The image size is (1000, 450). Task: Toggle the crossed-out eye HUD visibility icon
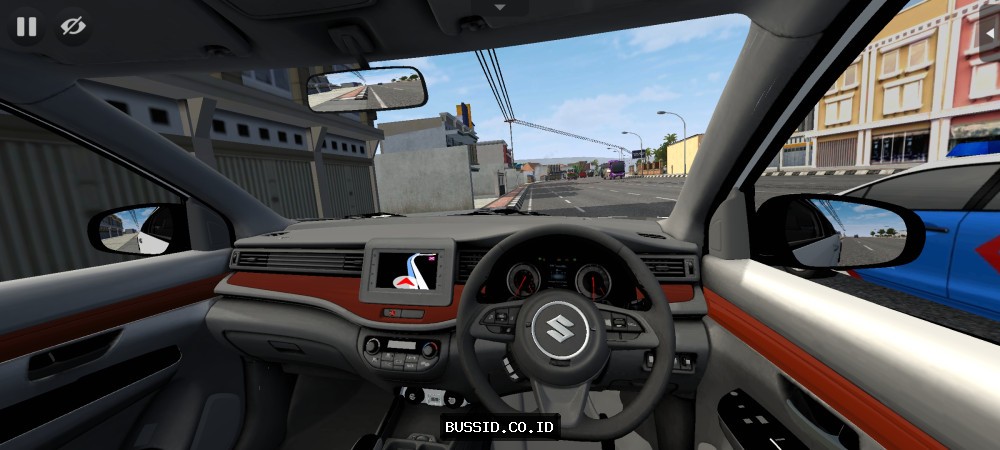[73, 26]
